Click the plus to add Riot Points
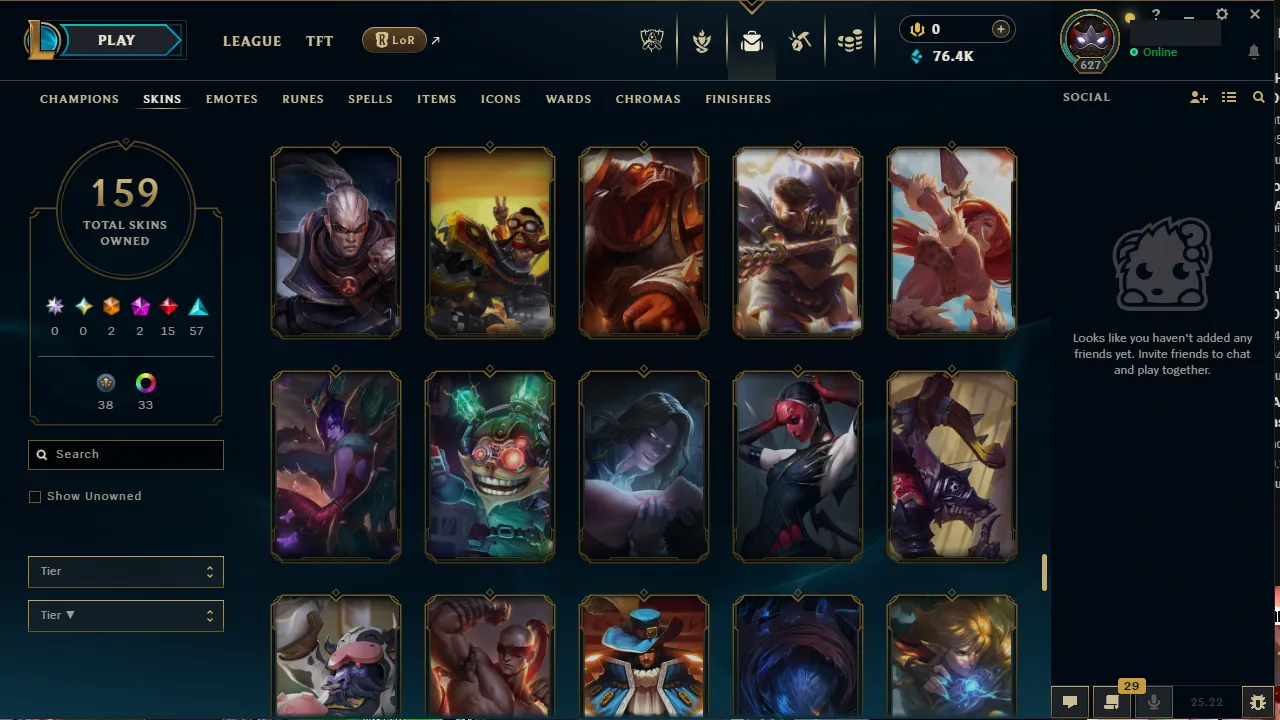 [x=1000, y=29]
